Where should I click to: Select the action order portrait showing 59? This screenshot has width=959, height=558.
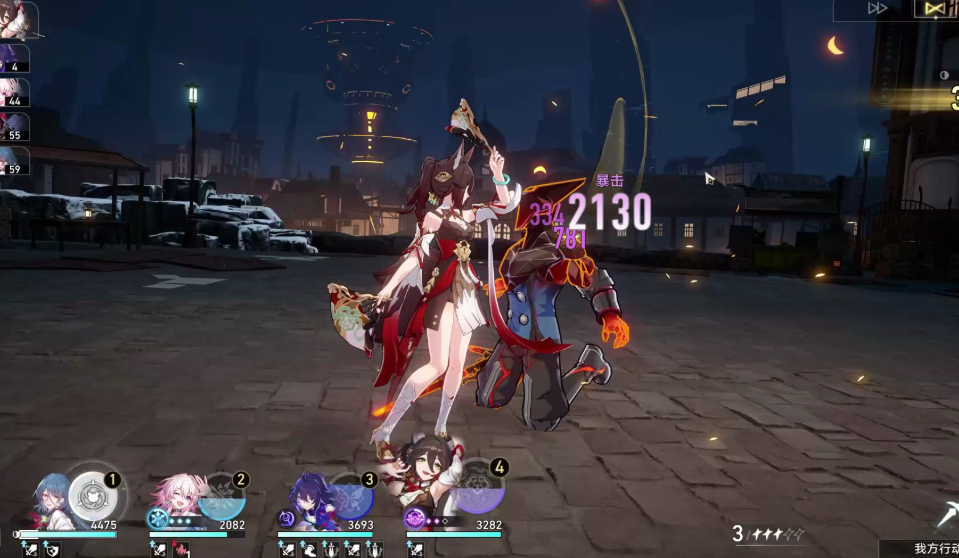click(14, 161)
